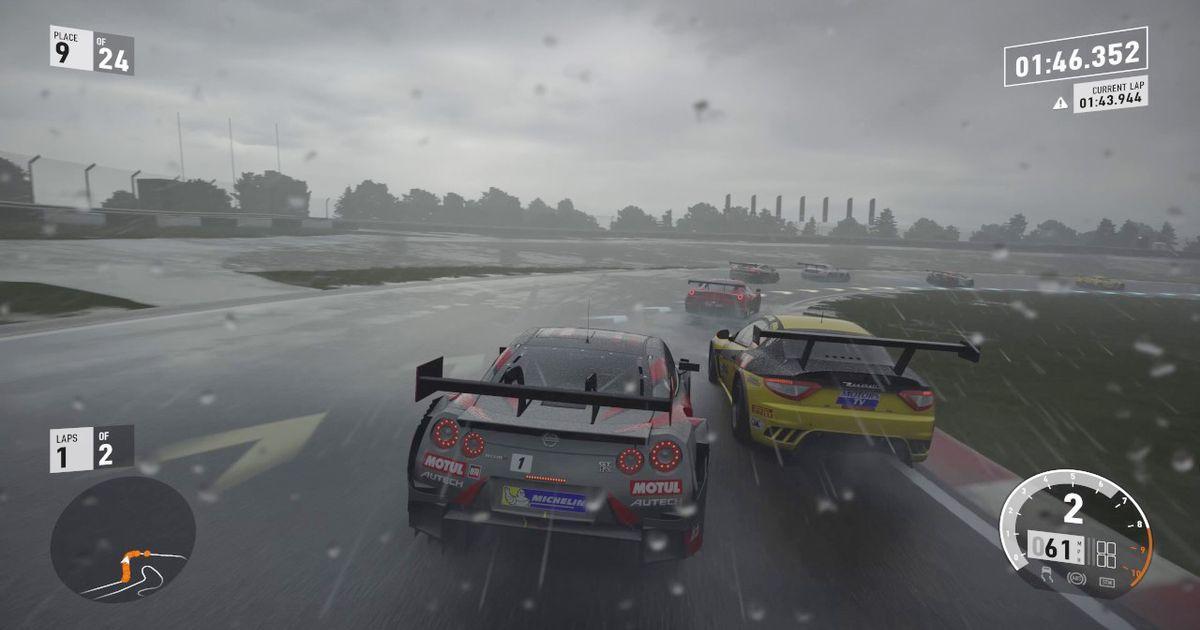Click the circular track minimap
This screenshot has width=1200, height=630.
coord(122,539)
